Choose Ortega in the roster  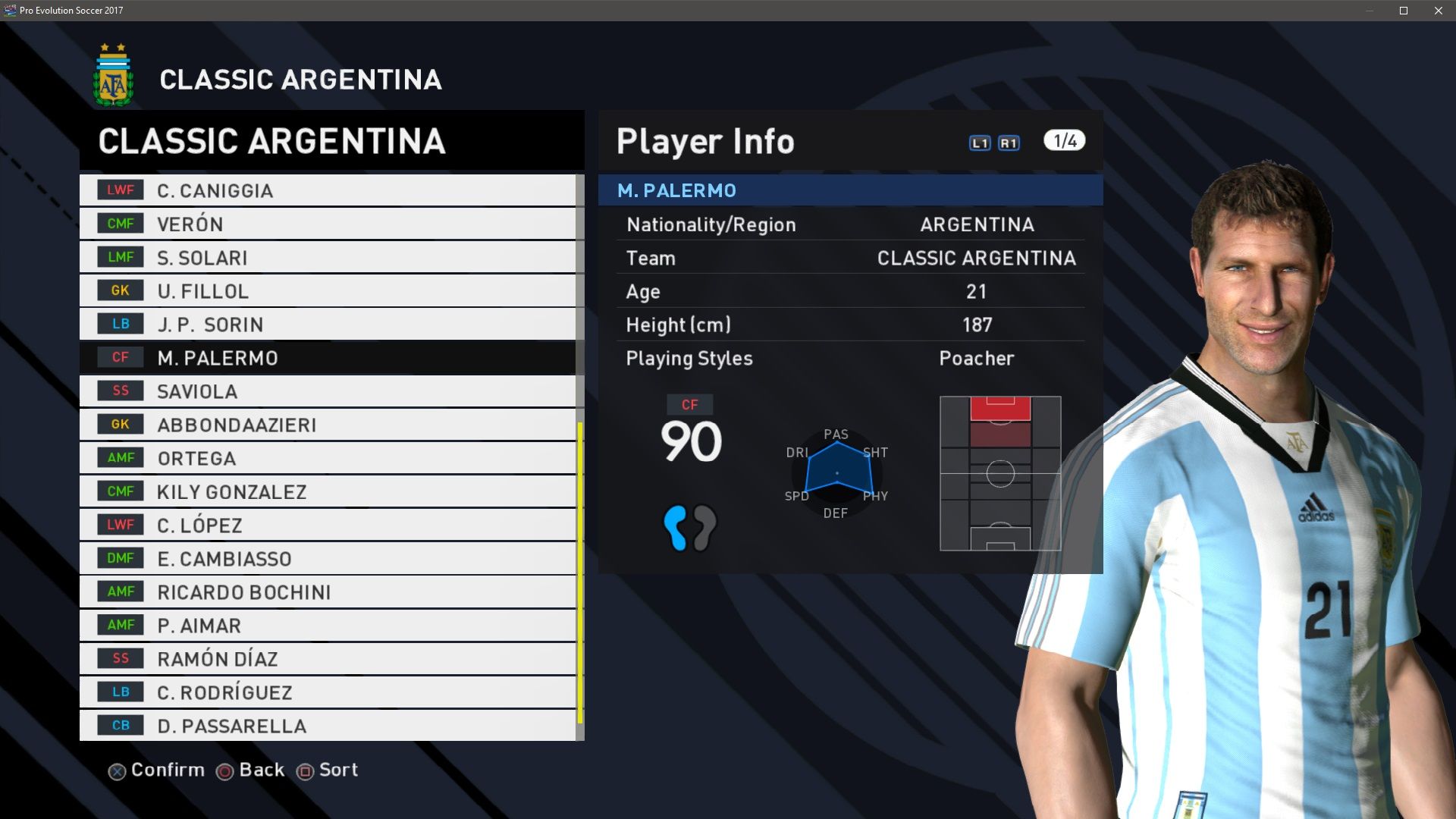tap(326, 458)
